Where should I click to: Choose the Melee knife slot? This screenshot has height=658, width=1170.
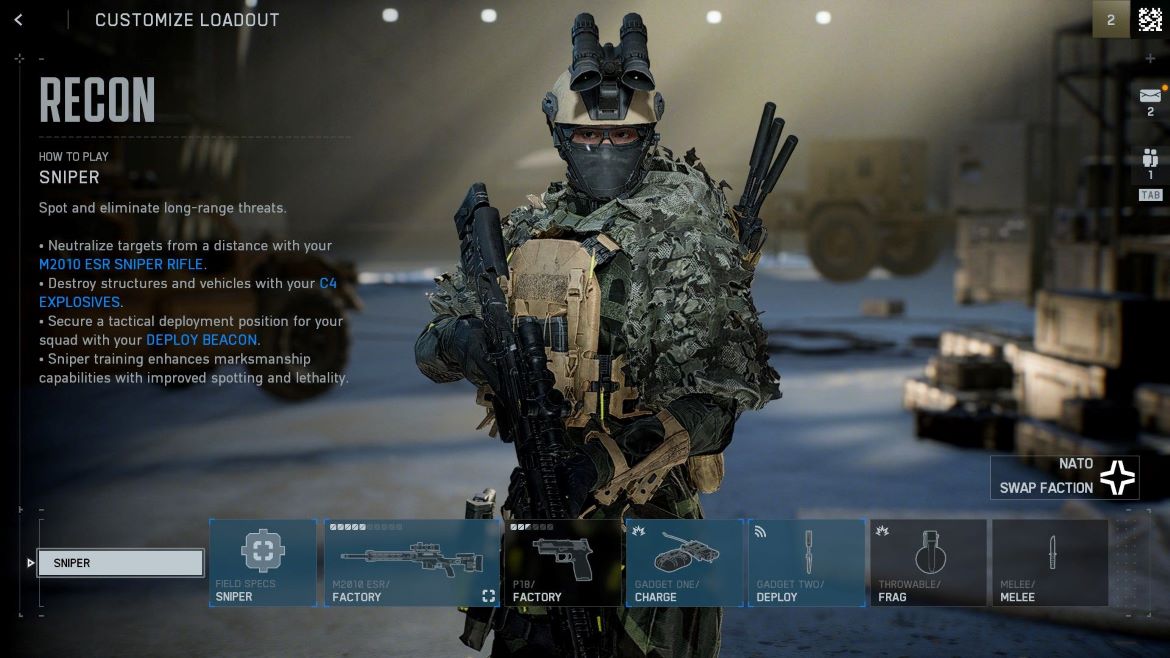click(x=1050, y=562)
